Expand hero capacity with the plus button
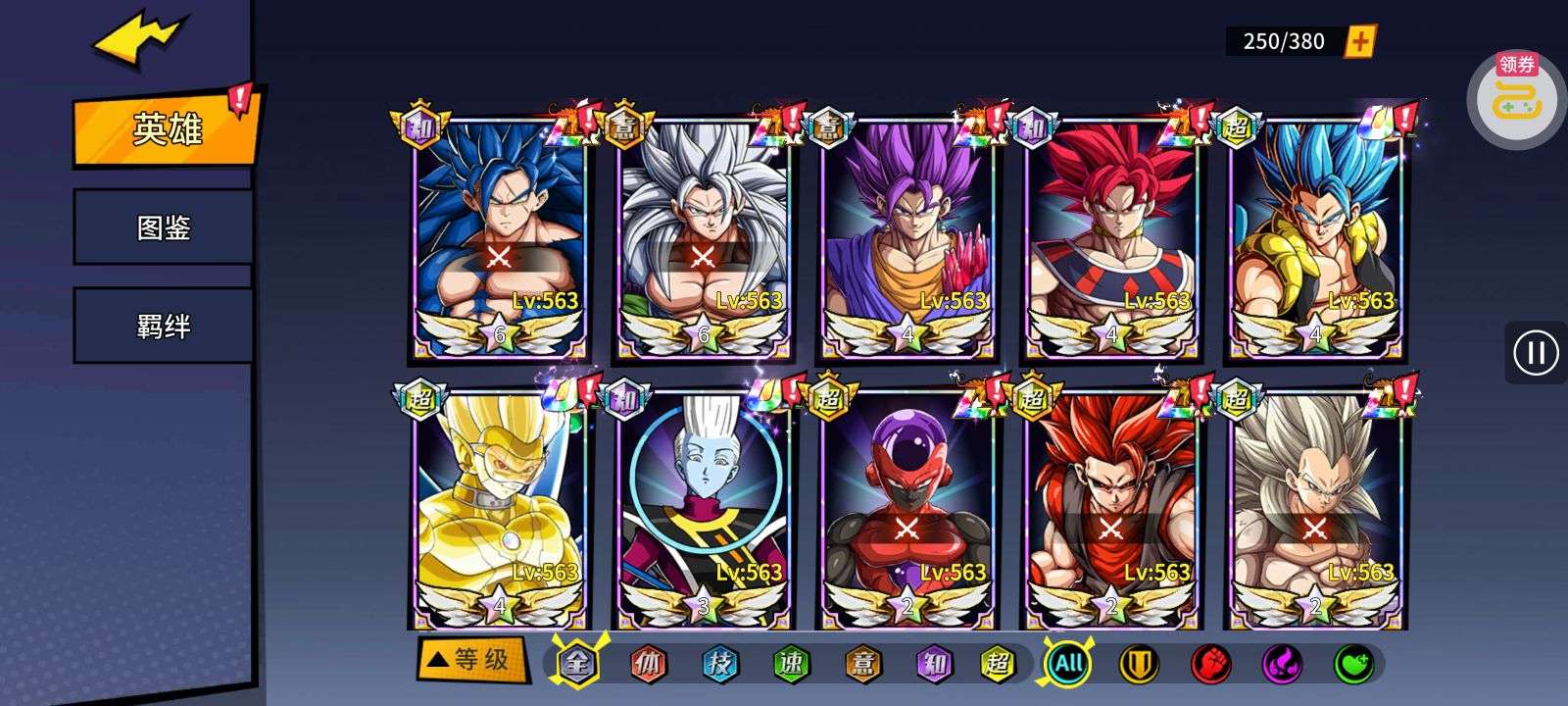The image size is (1568, 706). point(1360,41)
